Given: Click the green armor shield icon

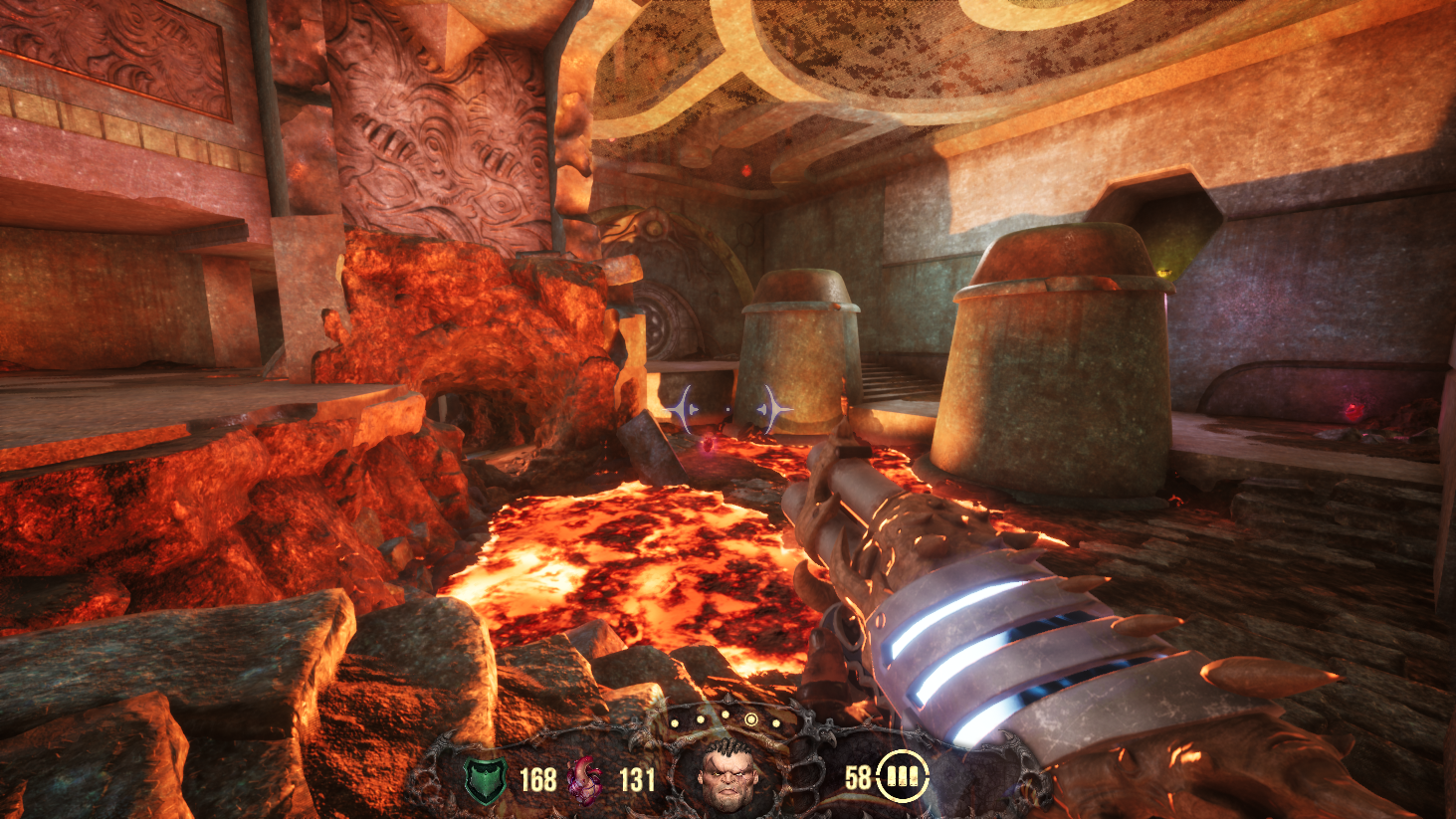Looking at the screenshot, I should (486, 779).
